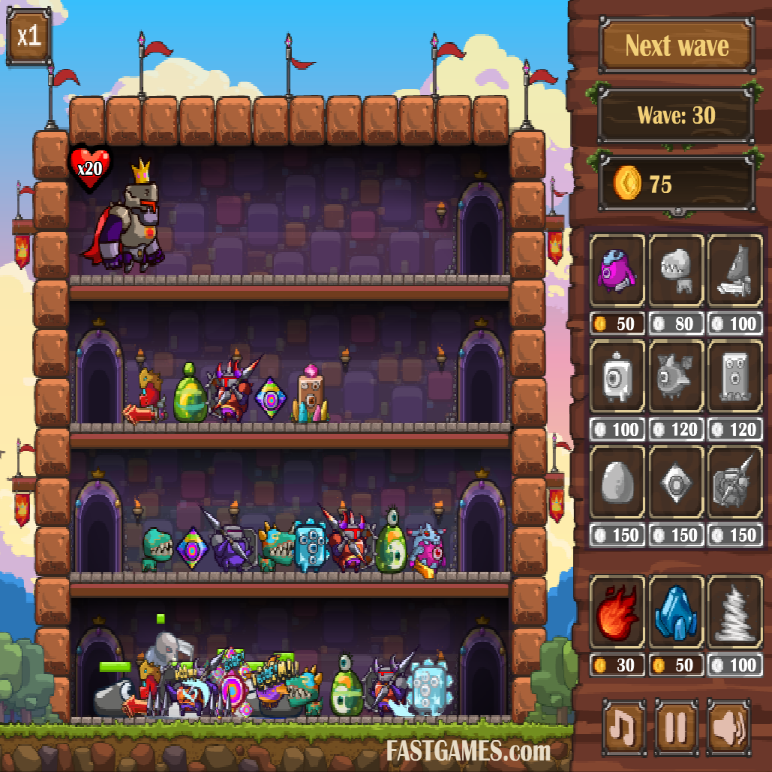Start the next wave
The width and height of the screenshot is (772, 772).
tap(676, 46)
